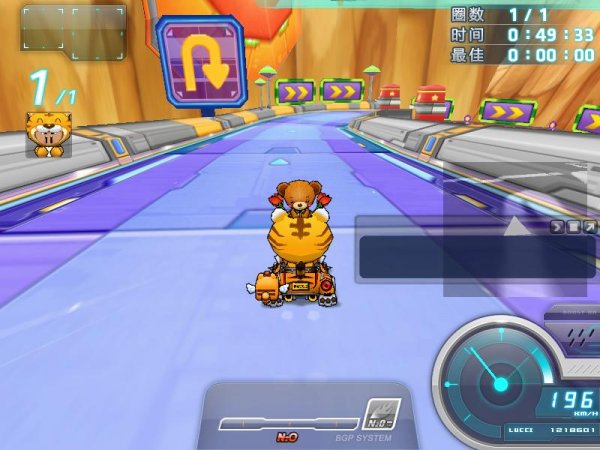Click the chat panel's square button
This screenshot has height=450, width=600.
pos(573,227)
